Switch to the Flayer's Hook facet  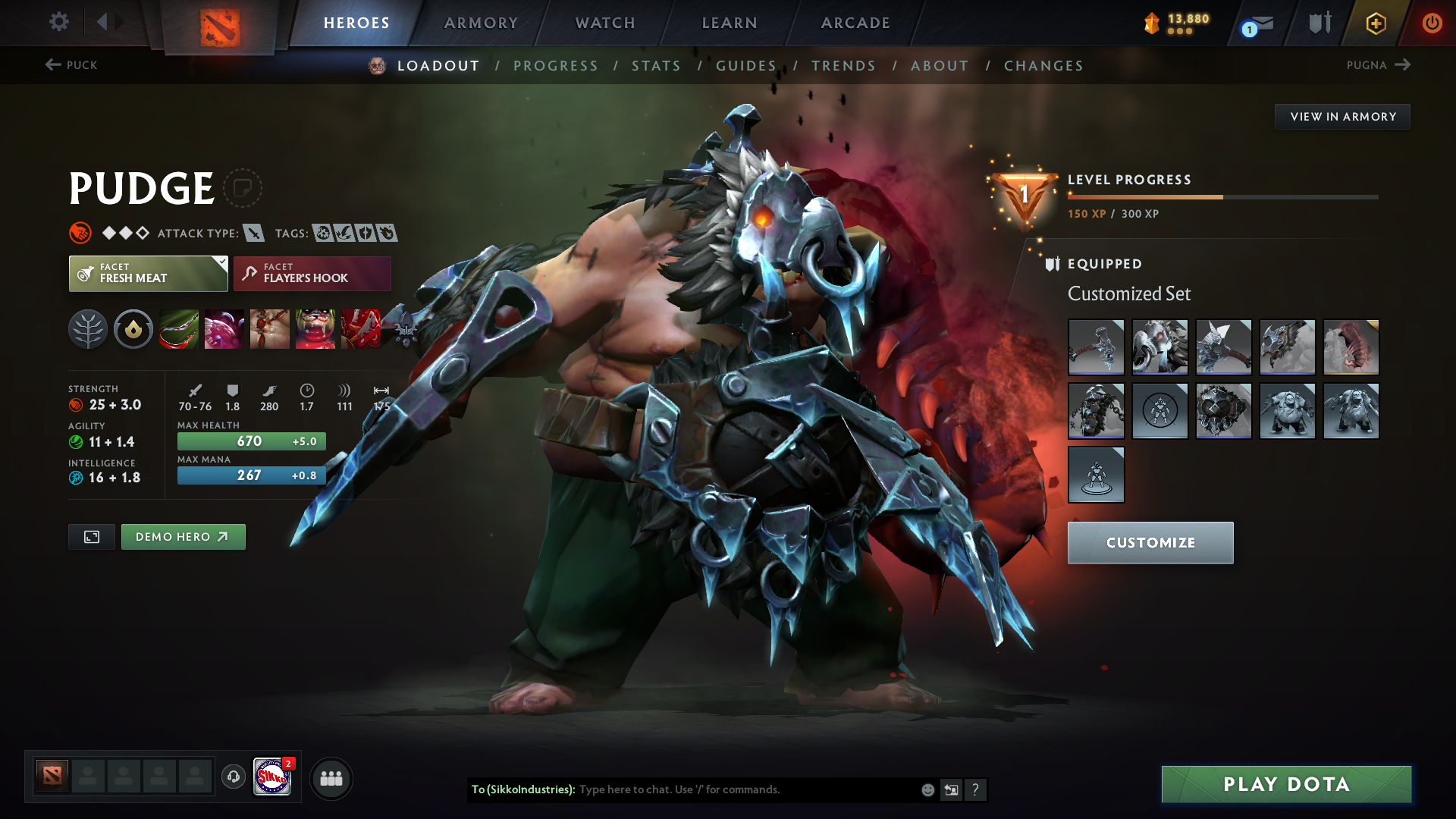point(311,273)
